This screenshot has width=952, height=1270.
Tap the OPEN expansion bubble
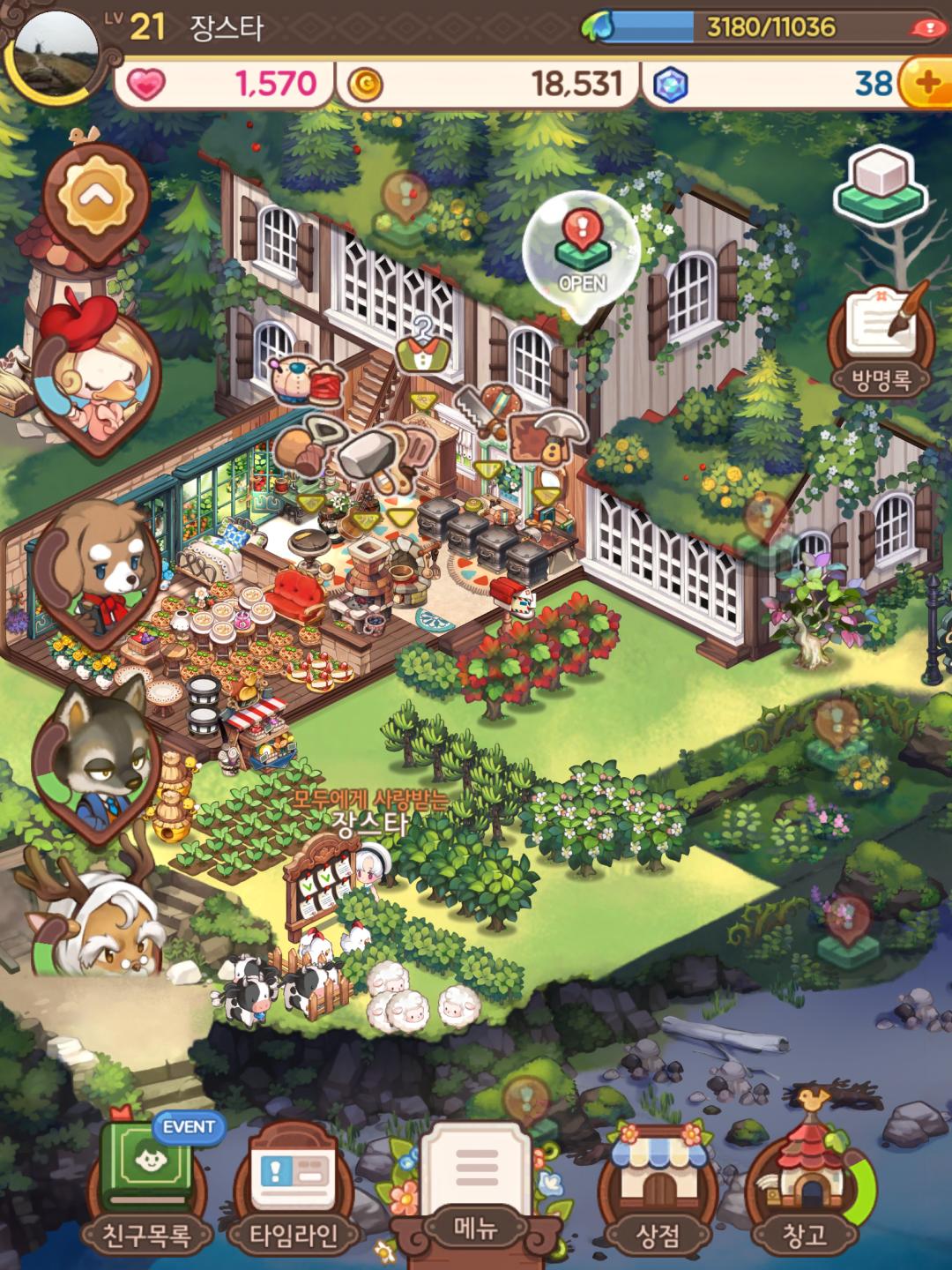click(582, 252)
